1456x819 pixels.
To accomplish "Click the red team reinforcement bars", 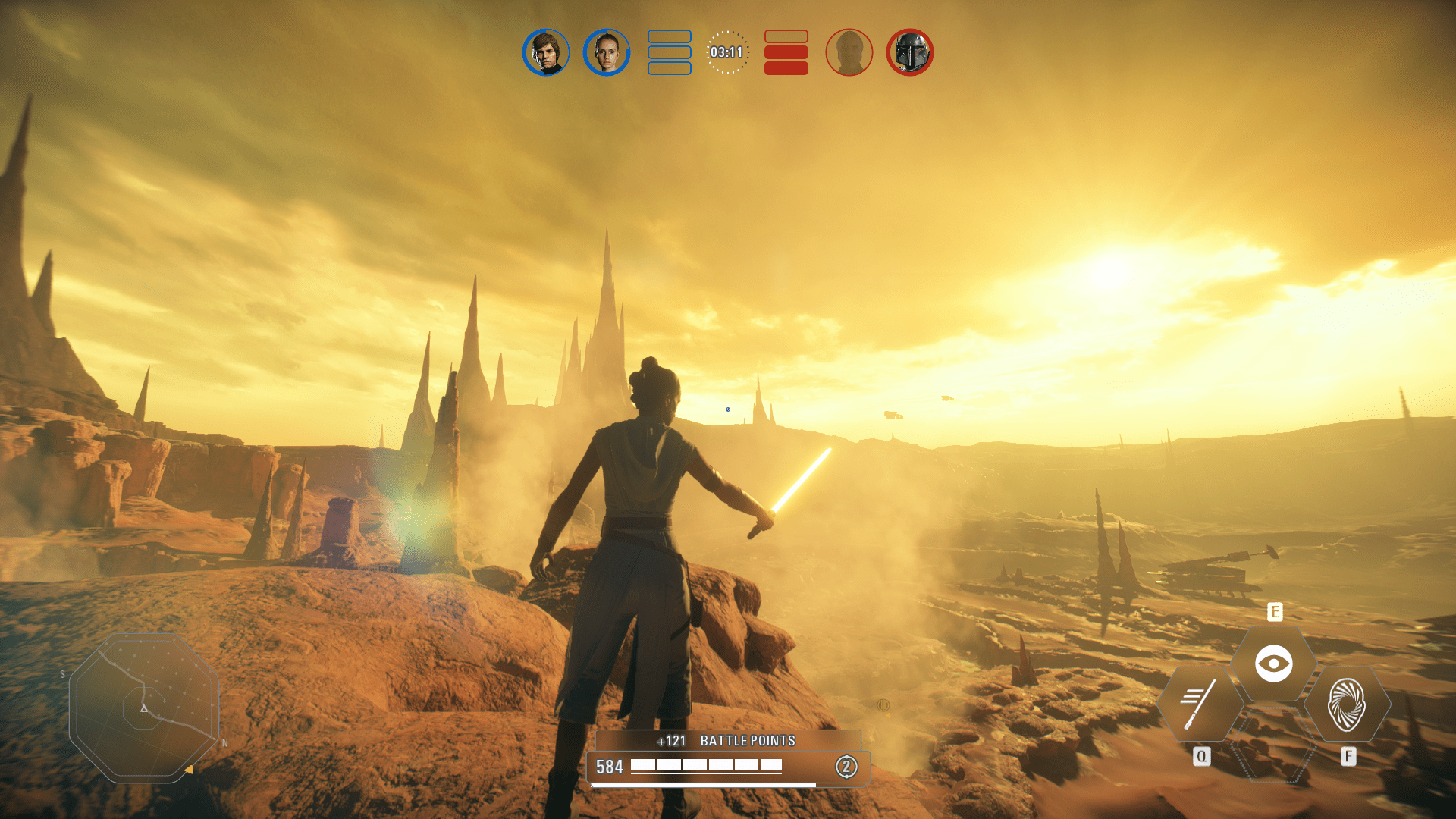I will 785,52.
